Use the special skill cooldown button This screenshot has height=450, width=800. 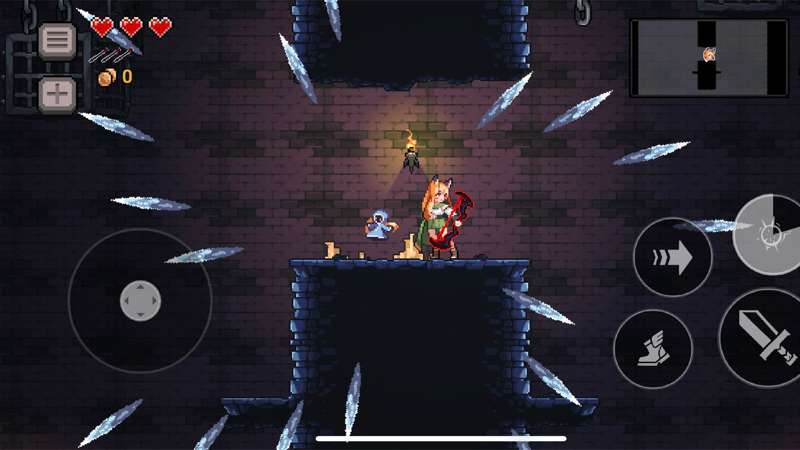coord(772,235)
